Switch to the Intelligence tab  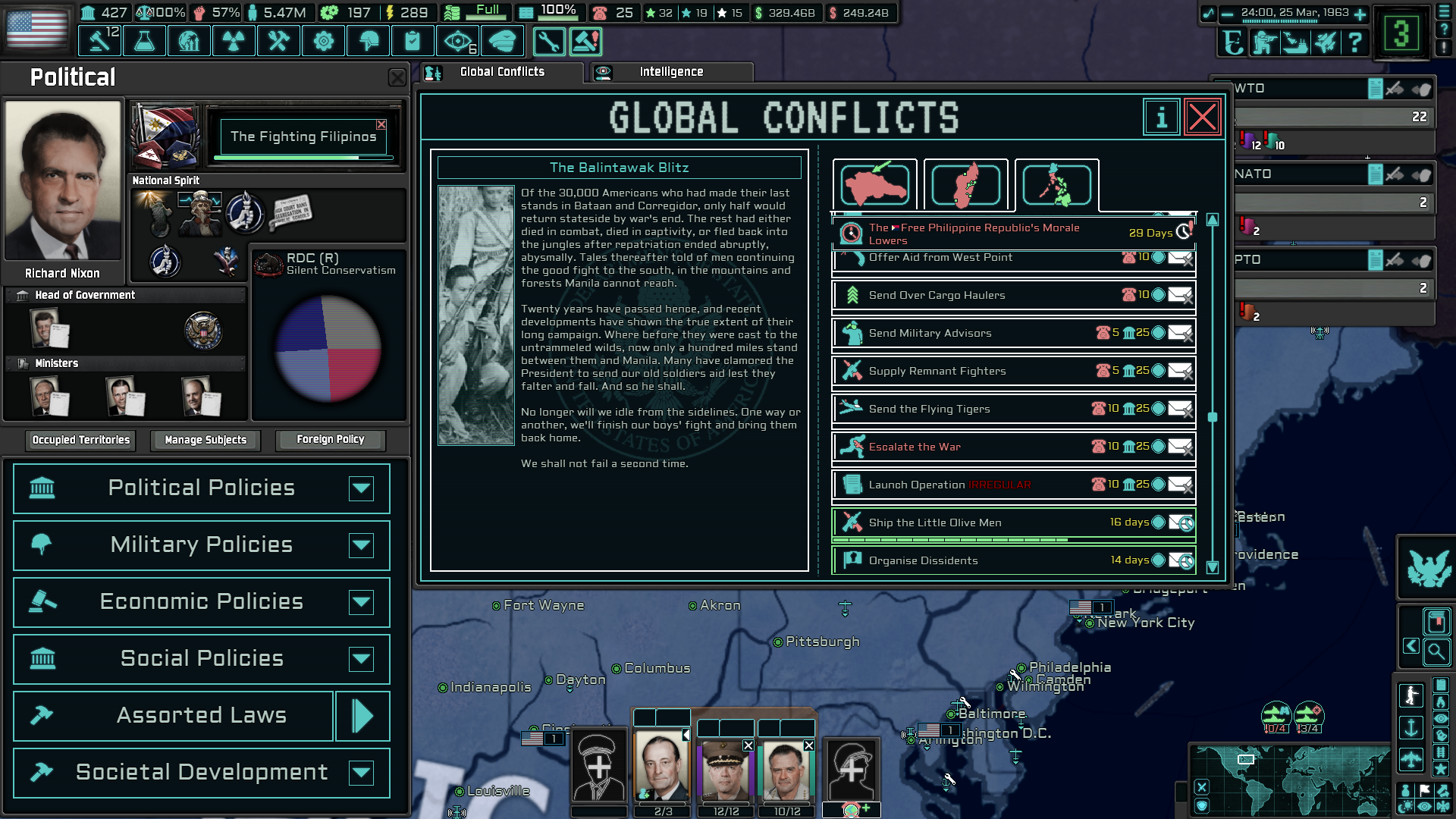670,71
